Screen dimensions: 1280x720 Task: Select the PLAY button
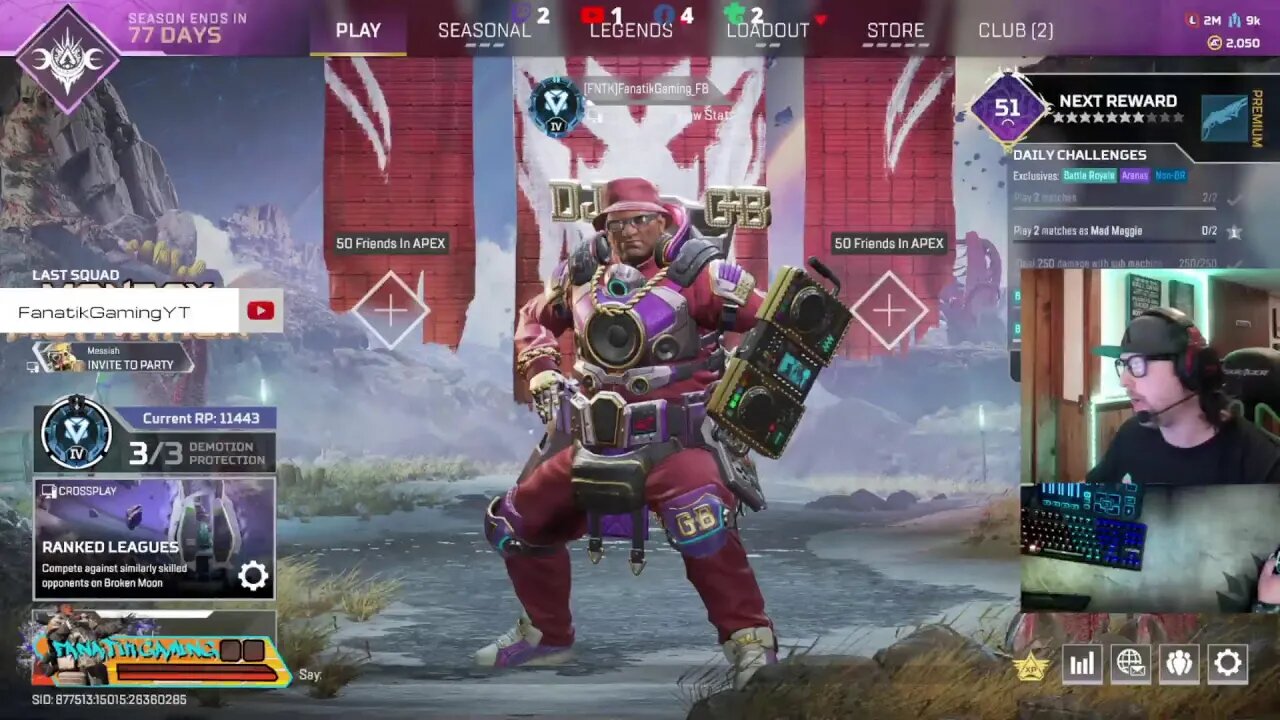(357, 30)
